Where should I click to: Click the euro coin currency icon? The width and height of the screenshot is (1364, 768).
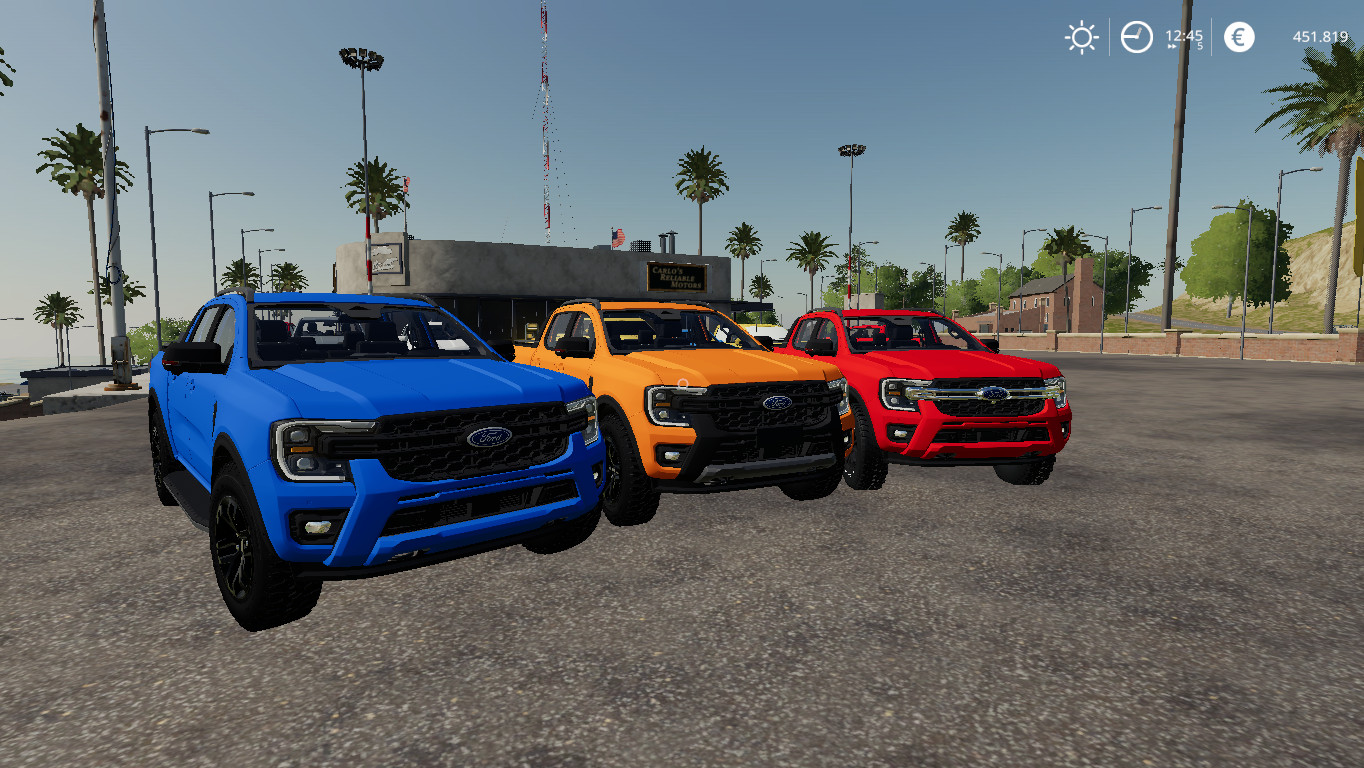click(1237, 36)
